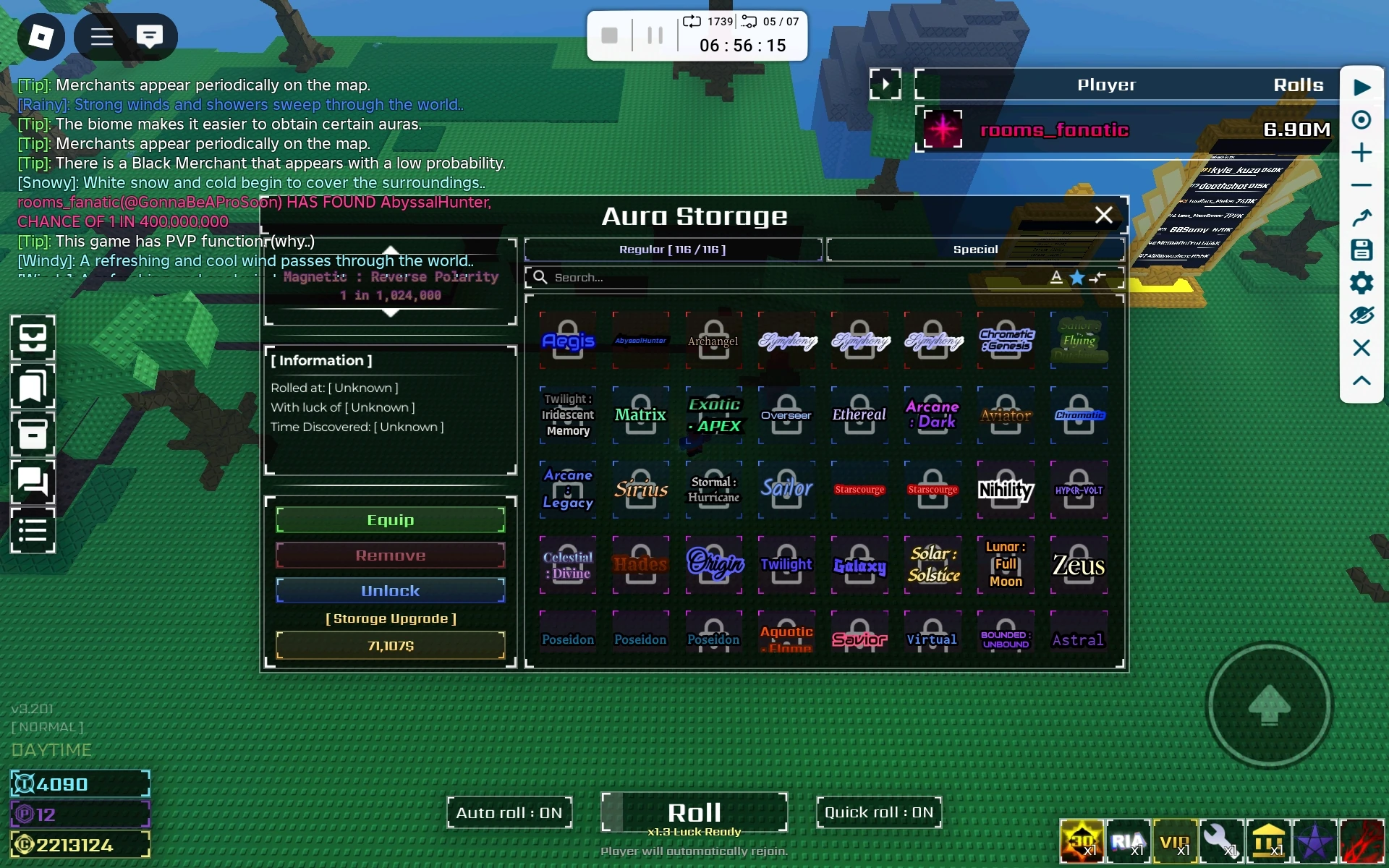Switch to the Special tab in Aura Storage
Image resolution: width=1389 pixels, height=868 pixels.
pyautogui.click(x=975, y=249)
